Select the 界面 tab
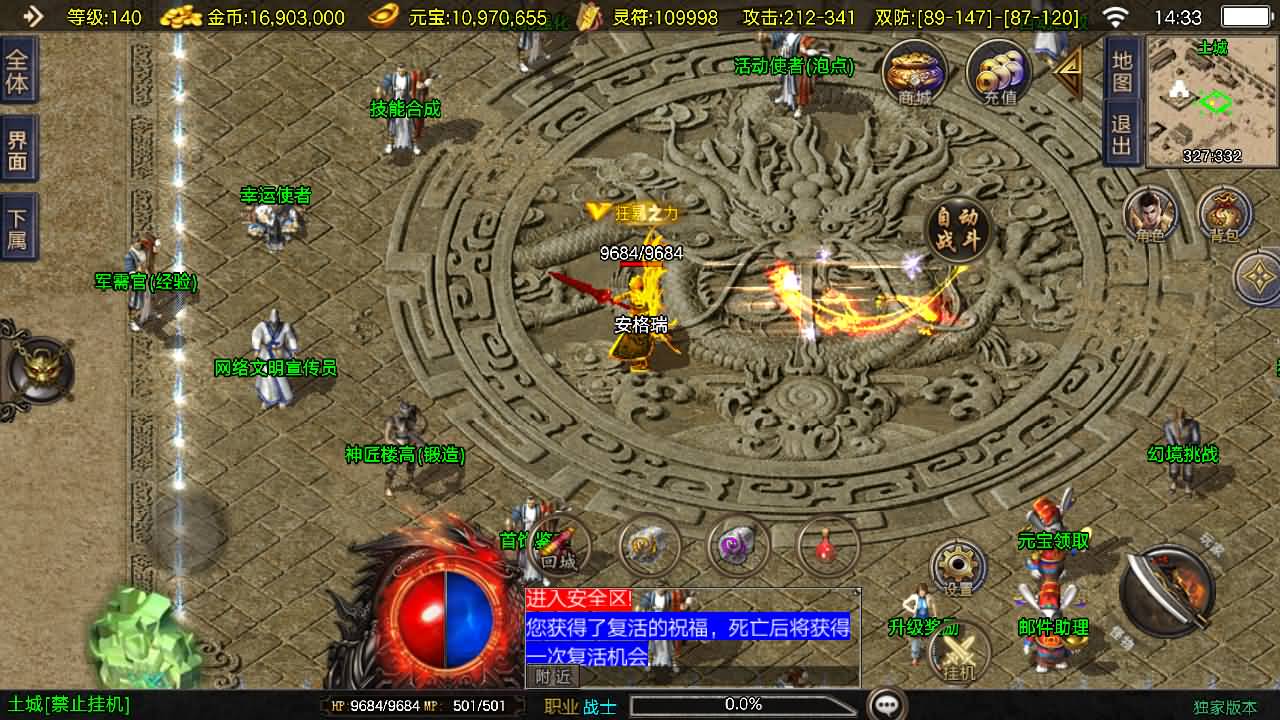The image size is (1280, 720). [18, 151]
